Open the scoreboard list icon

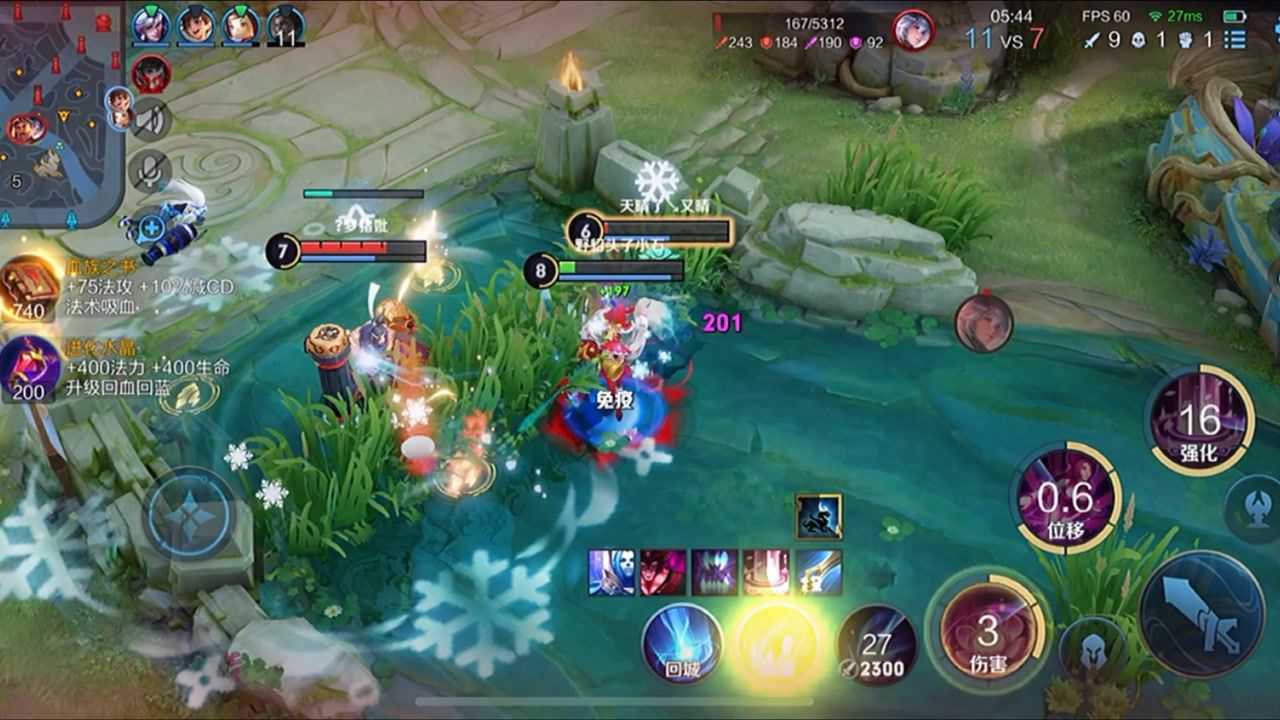(x=1235, y=40)
